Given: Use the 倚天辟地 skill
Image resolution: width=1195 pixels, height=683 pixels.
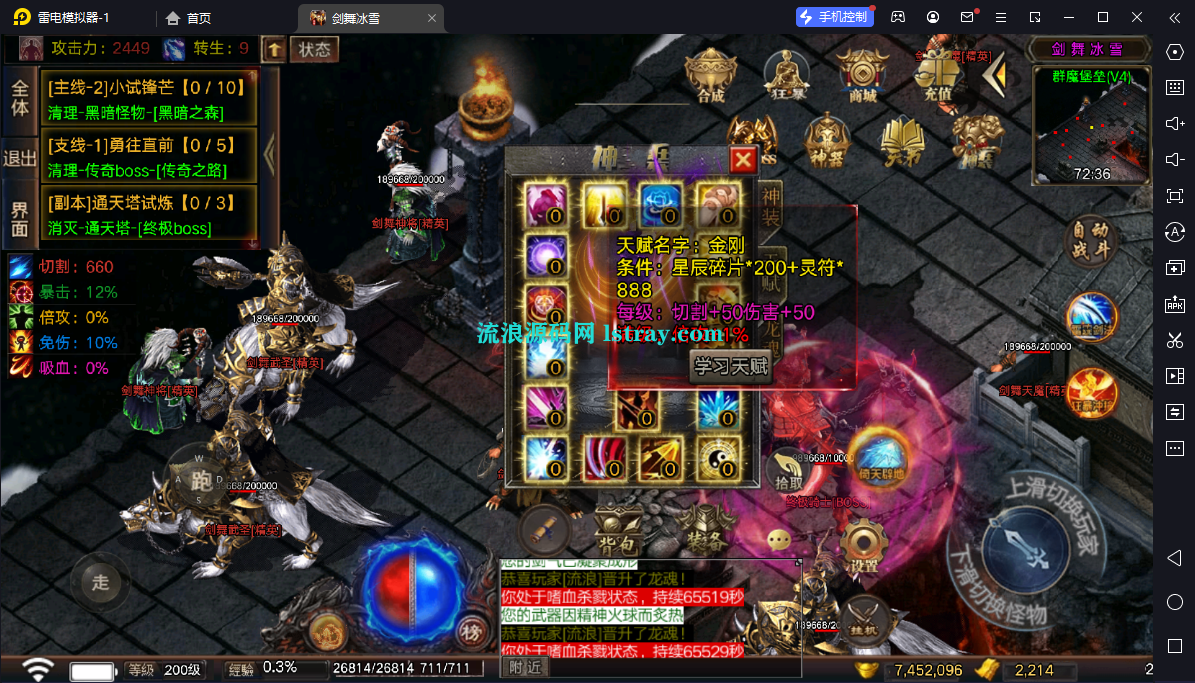Looking at the screenshot, I should 879,456.
